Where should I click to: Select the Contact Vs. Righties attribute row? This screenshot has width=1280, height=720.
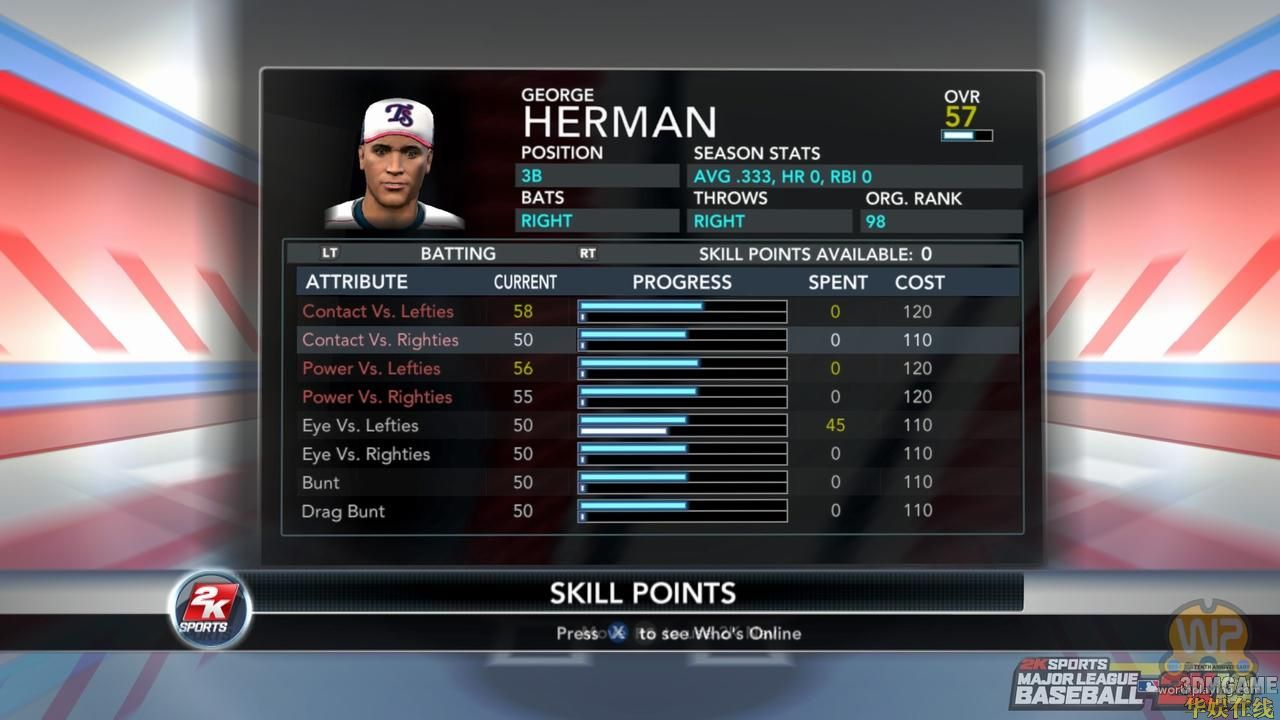pos(380,340)
